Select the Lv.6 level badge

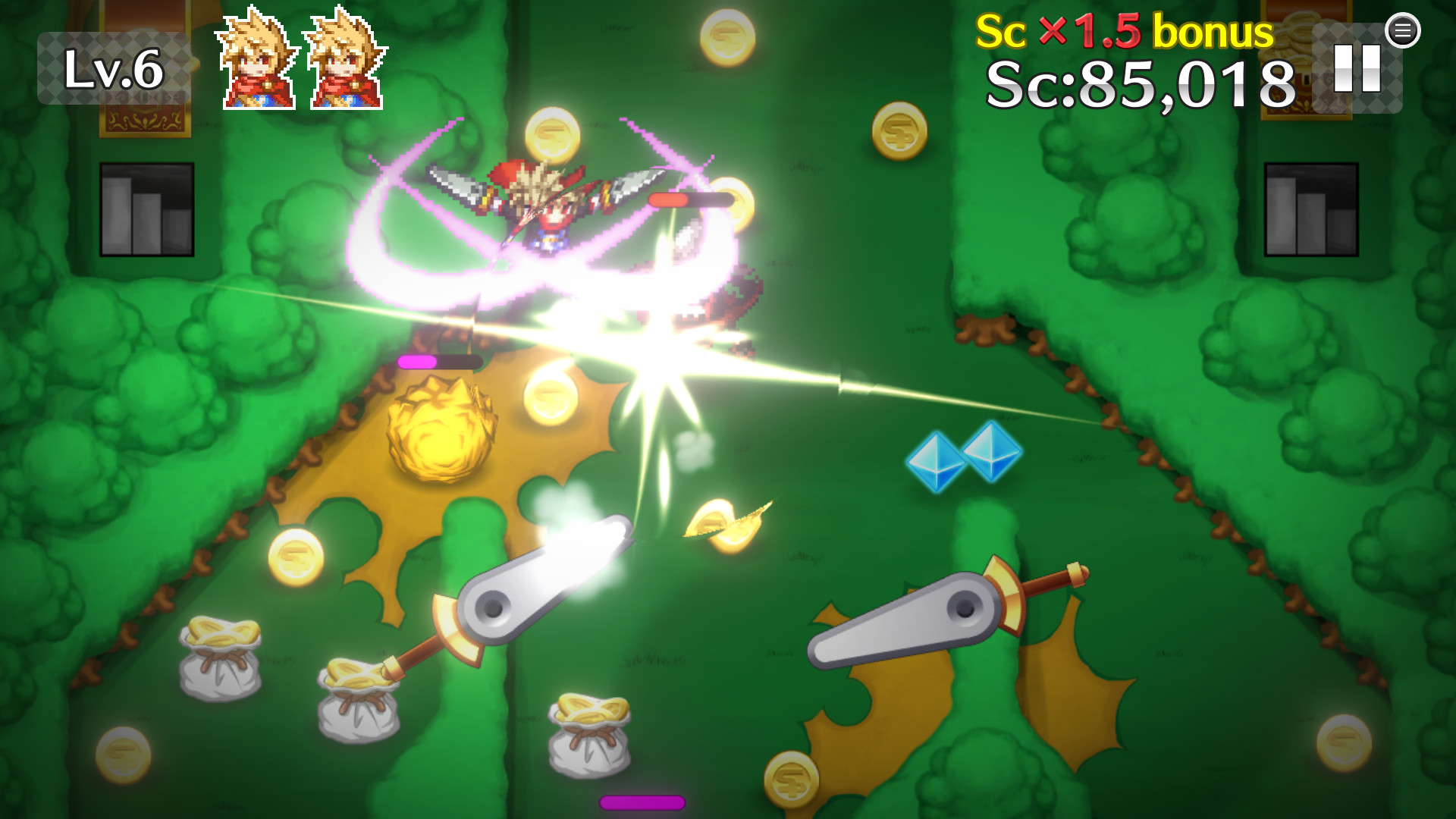point(114,68)
